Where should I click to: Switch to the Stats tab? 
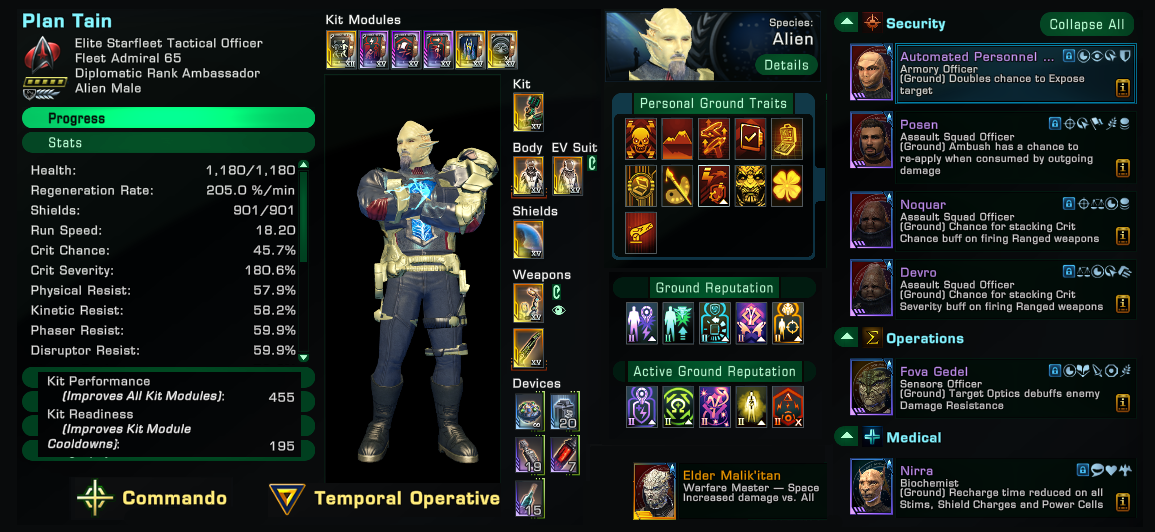(168, 143)
